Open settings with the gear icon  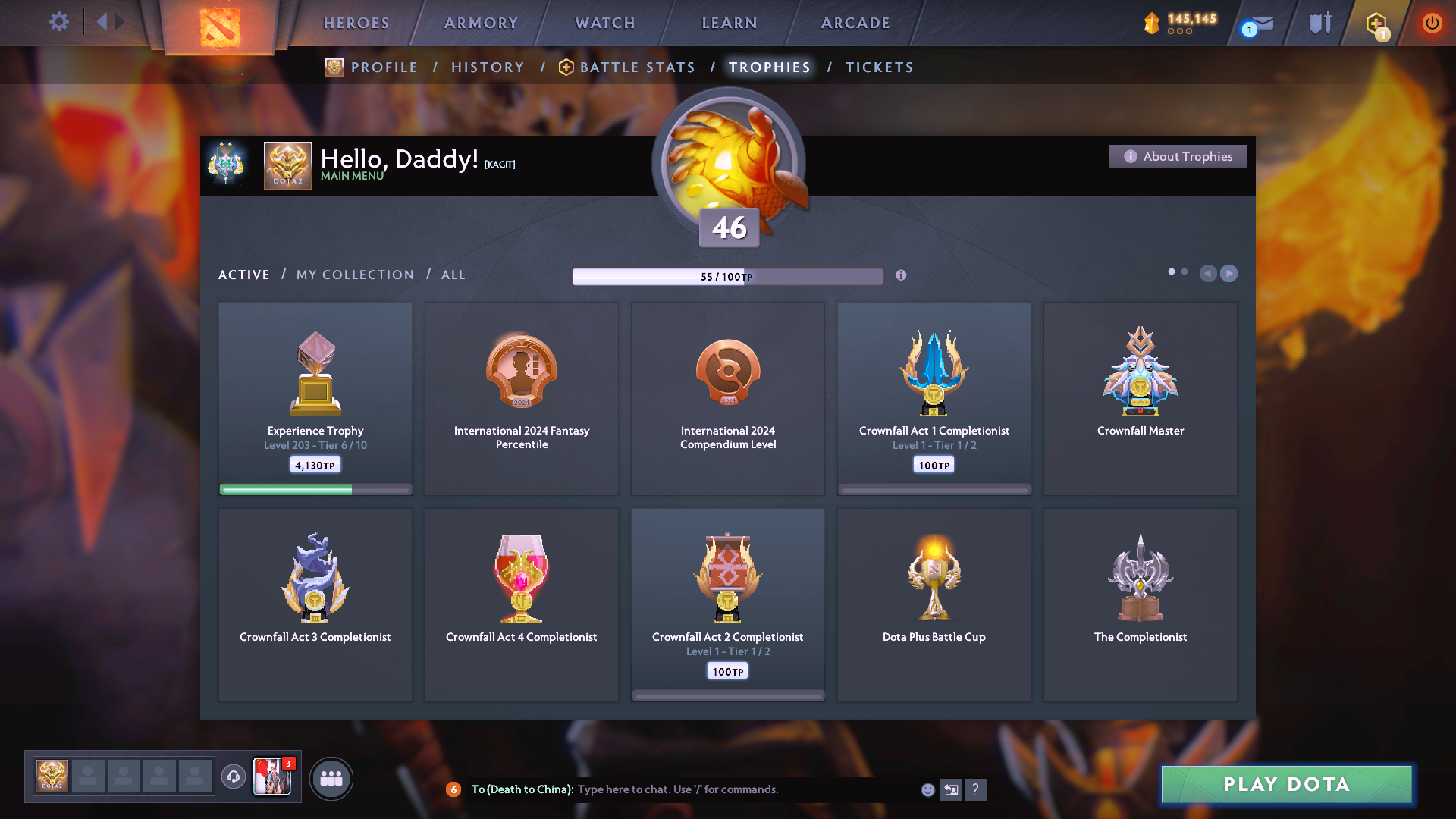coord(58,22)
